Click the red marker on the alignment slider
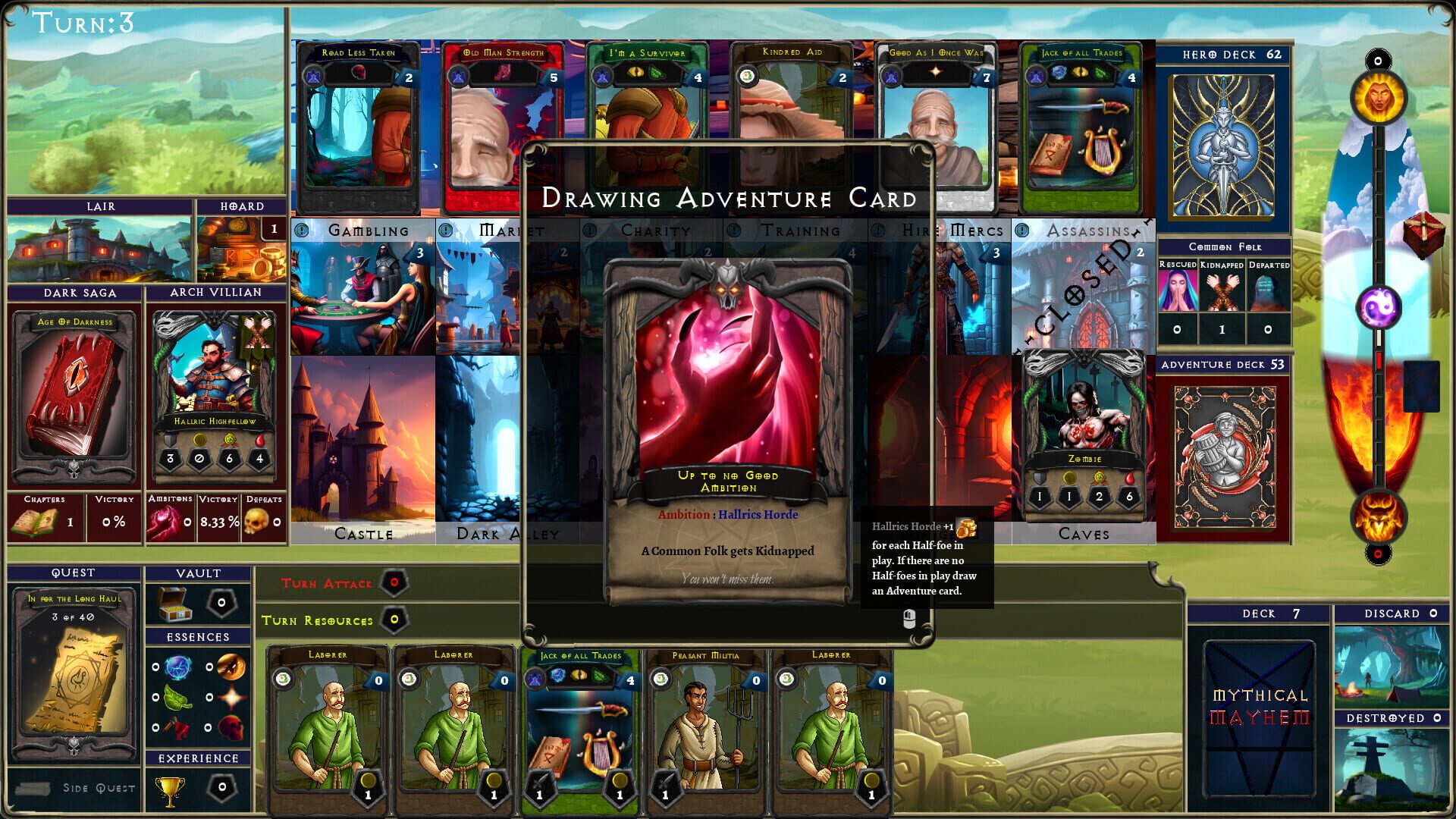The image size is (1456, 819). pos(1380,362)
